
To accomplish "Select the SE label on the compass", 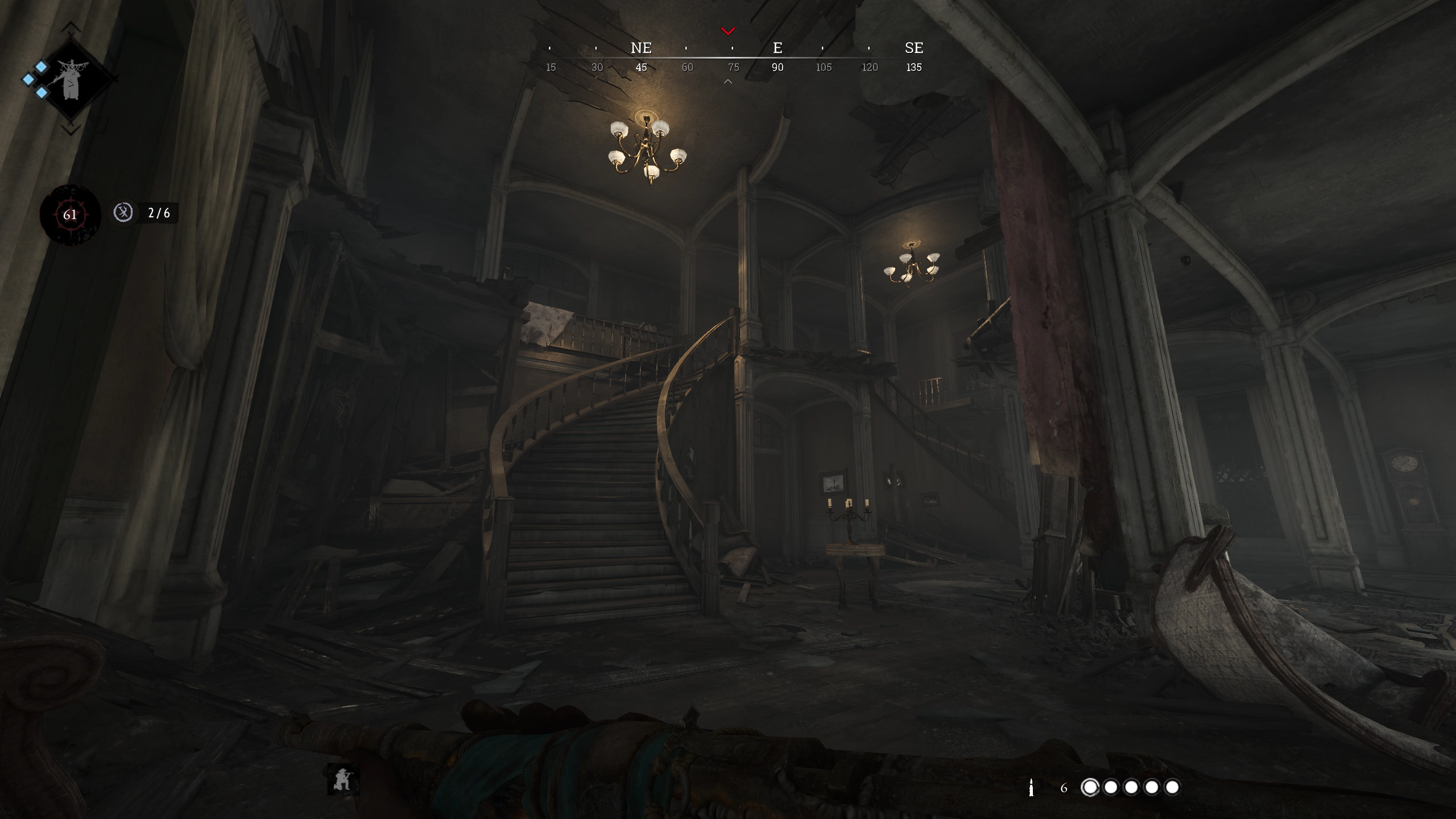I will [915, 48].
